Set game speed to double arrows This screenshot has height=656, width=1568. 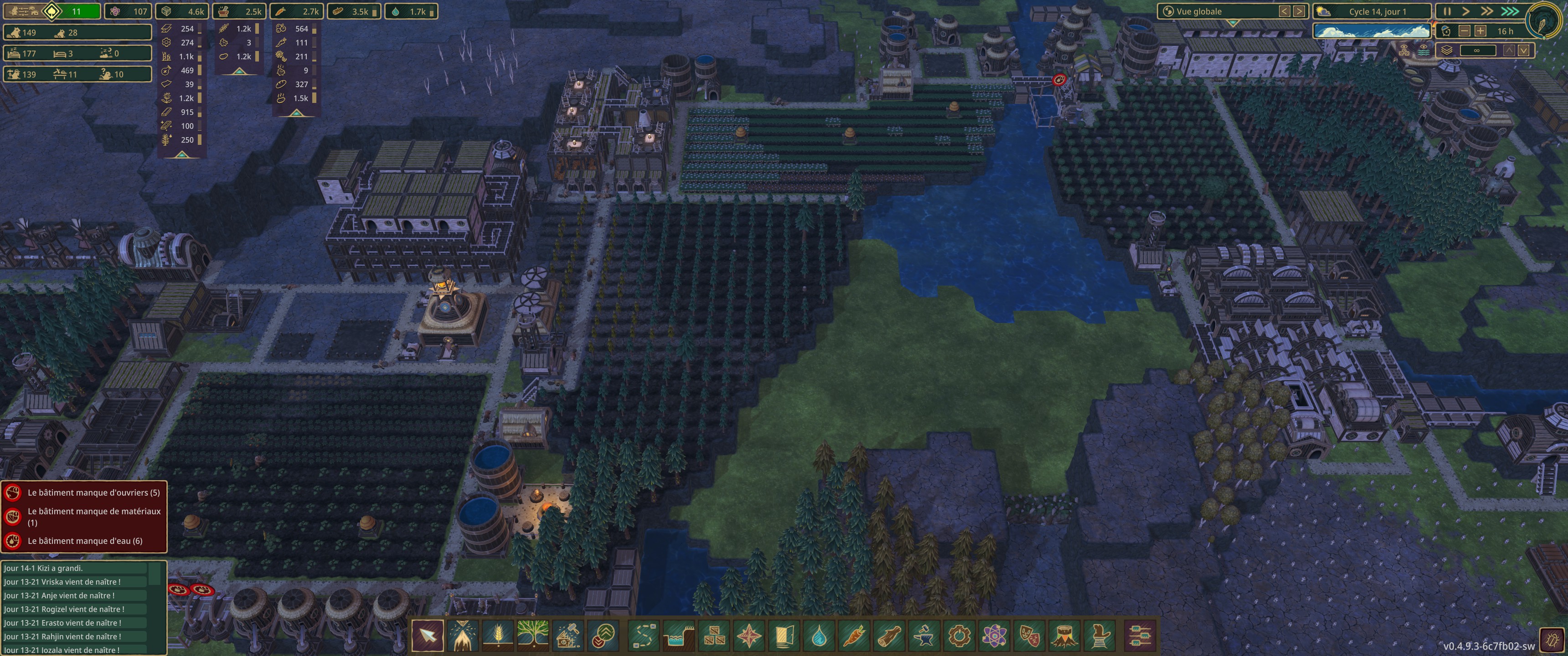(1486, 11)
